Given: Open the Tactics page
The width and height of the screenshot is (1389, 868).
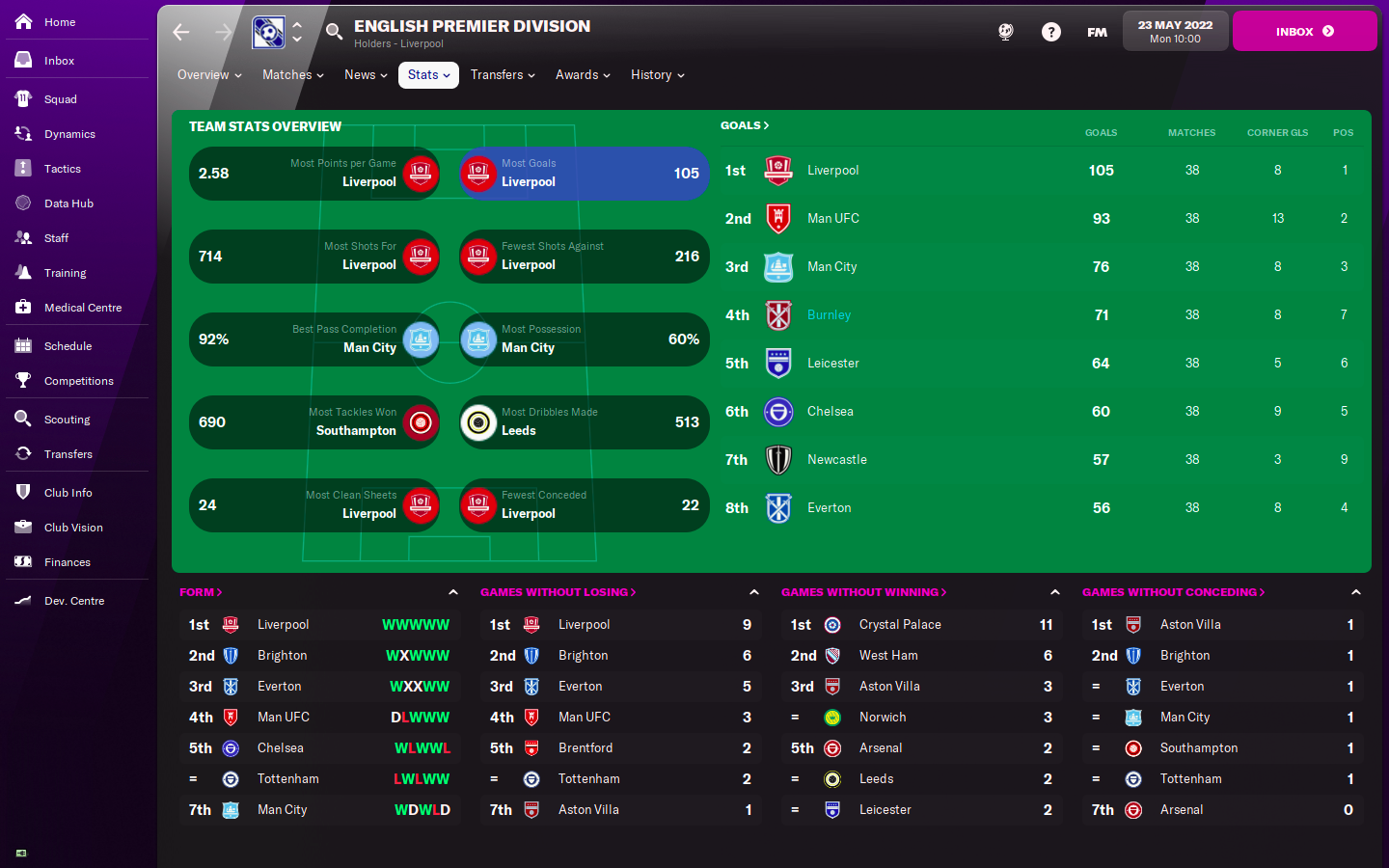Looking at the screenshot, I should click(62, 169).
